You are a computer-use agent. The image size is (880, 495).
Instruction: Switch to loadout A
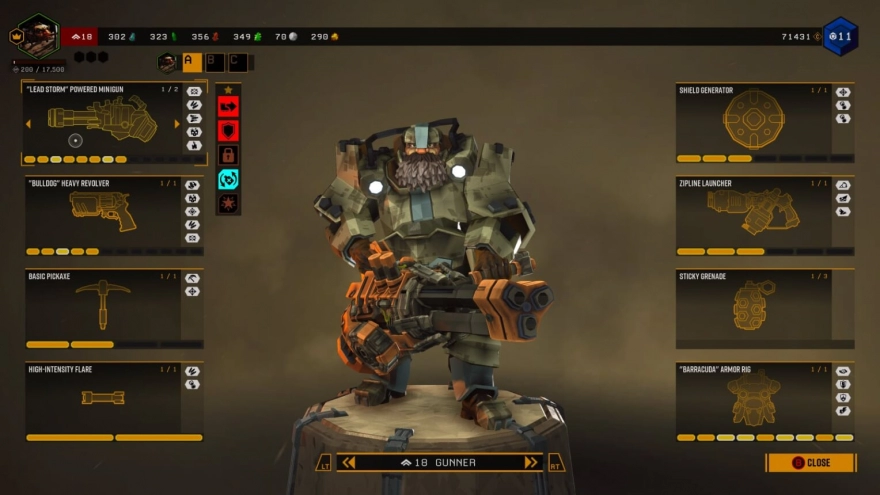point(191,62)
